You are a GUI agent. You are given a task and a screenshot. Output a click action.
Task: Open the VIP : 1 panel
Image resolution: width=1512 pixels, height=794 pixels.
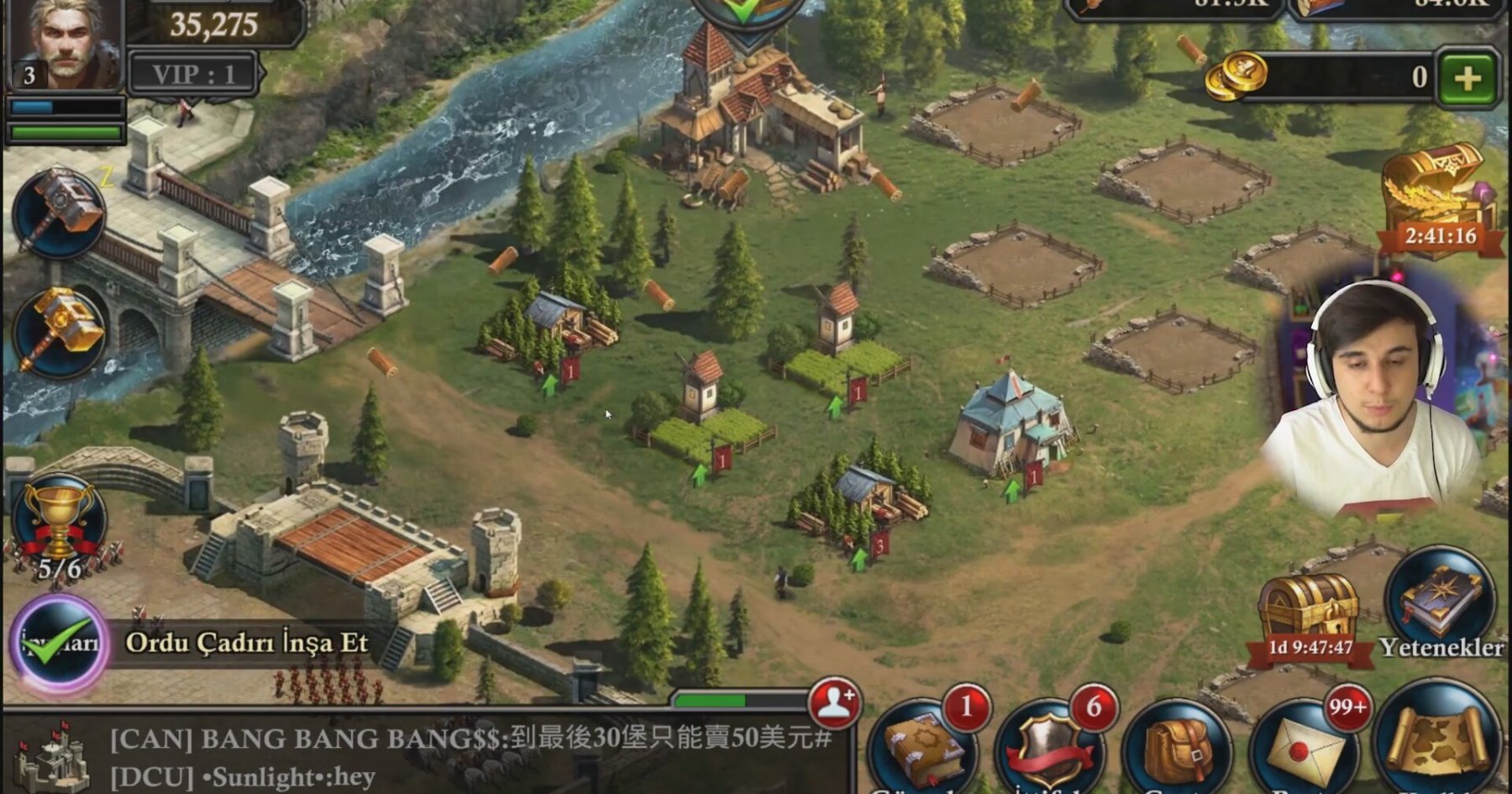click(x=193, y=74)
